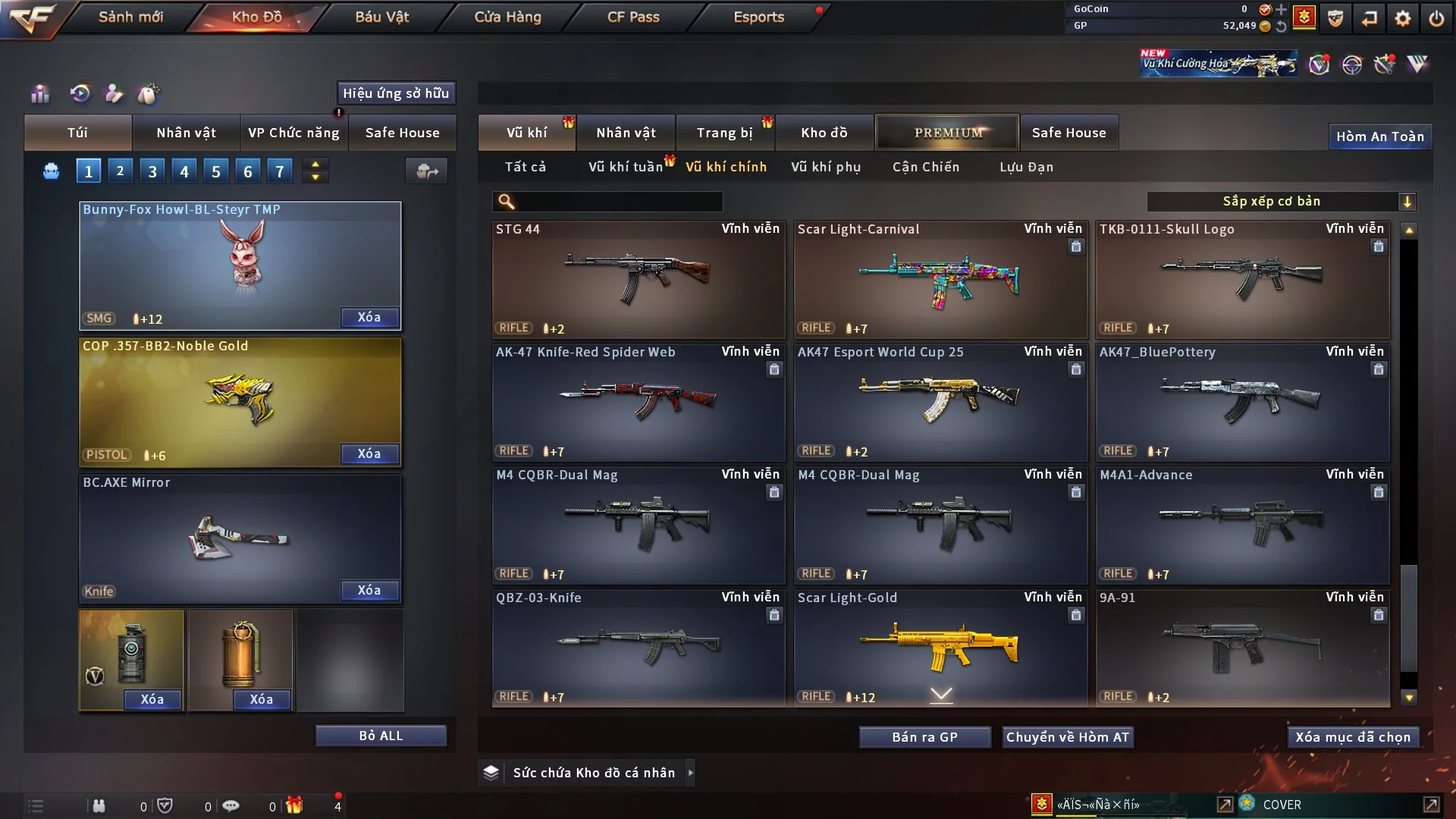Pick the Scar Light-Gold rifle

tap(940, 648)
